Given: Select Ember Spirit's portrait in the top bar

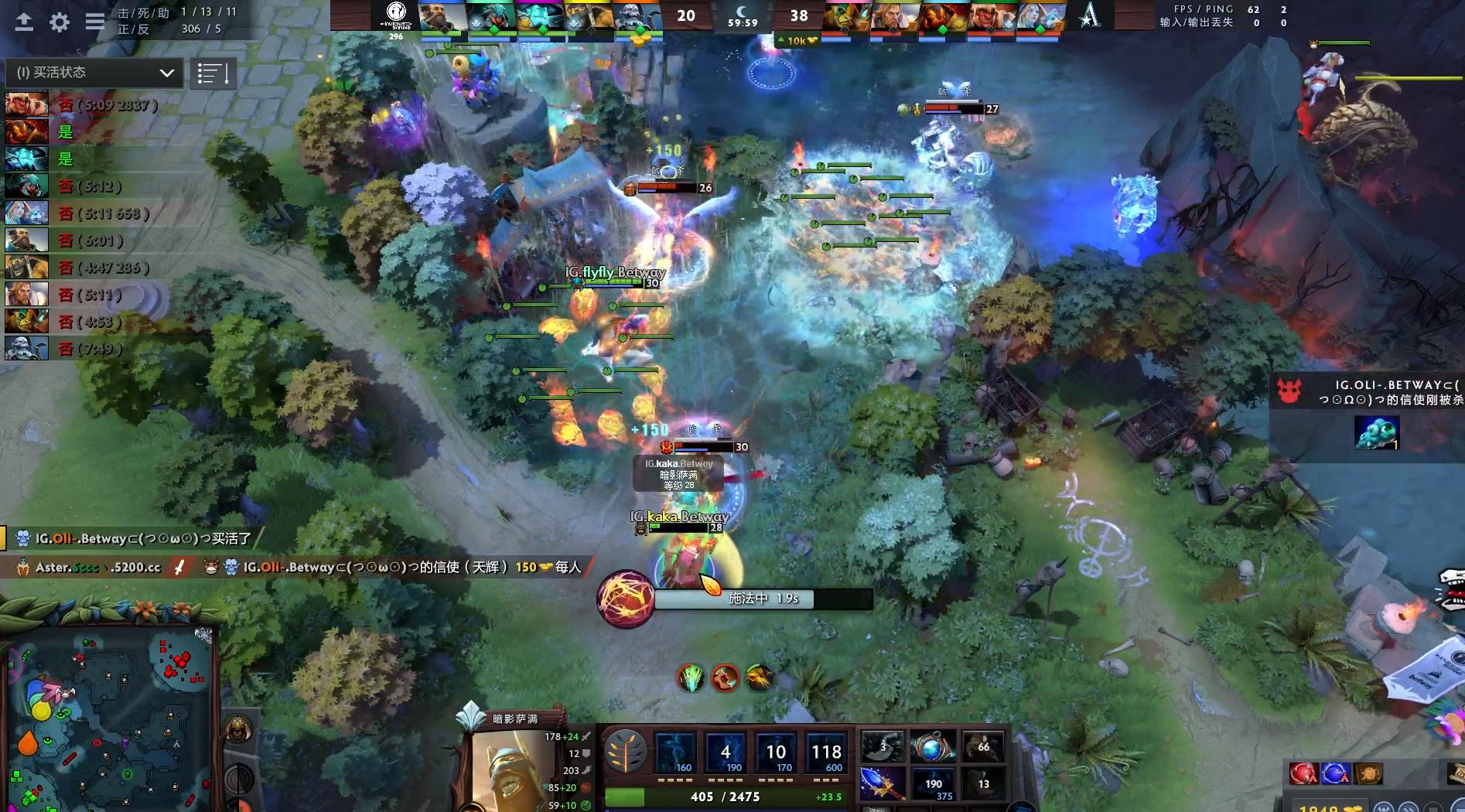Looking at the screenshot, I should [x=944, y=16].
